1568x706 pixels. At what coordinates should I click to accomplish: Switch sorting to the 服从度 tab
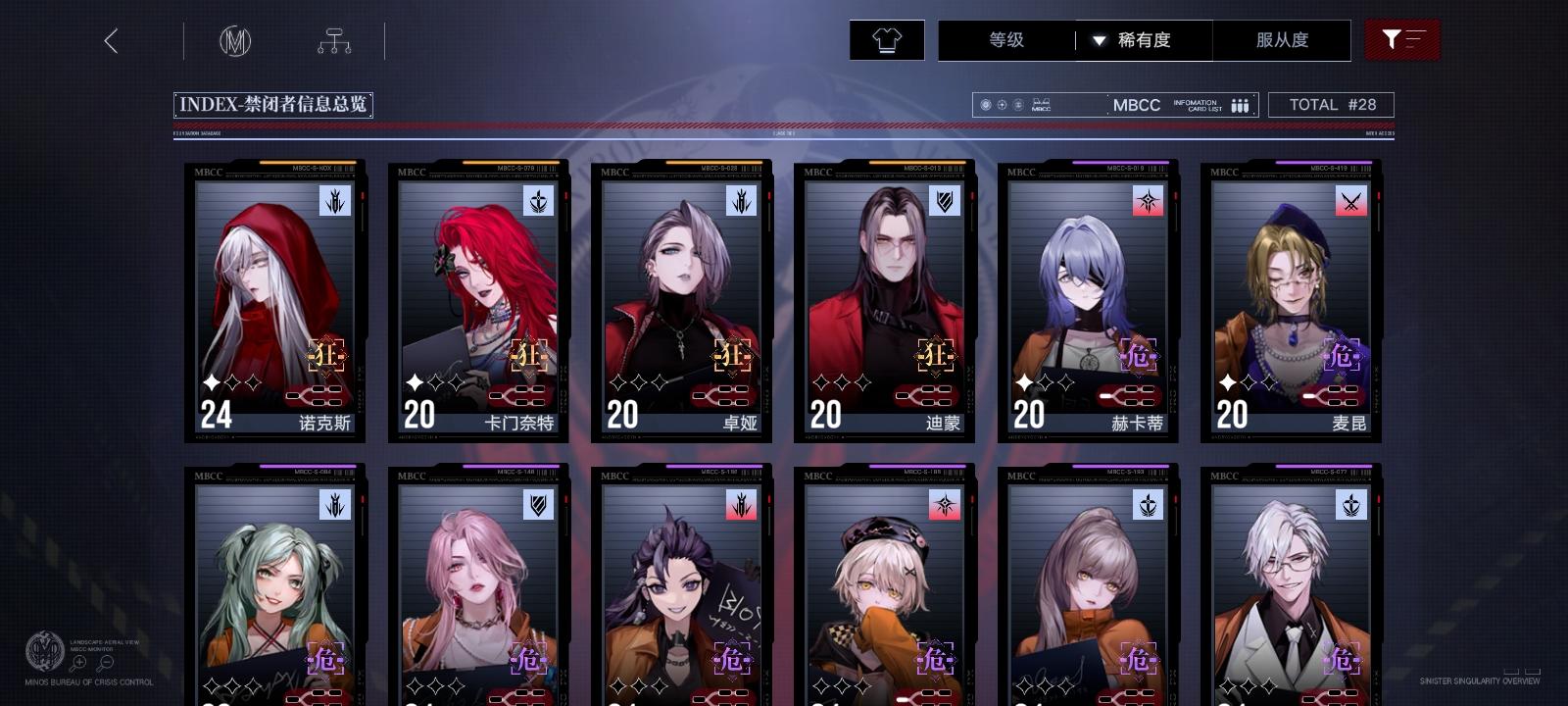point(1282,40)
